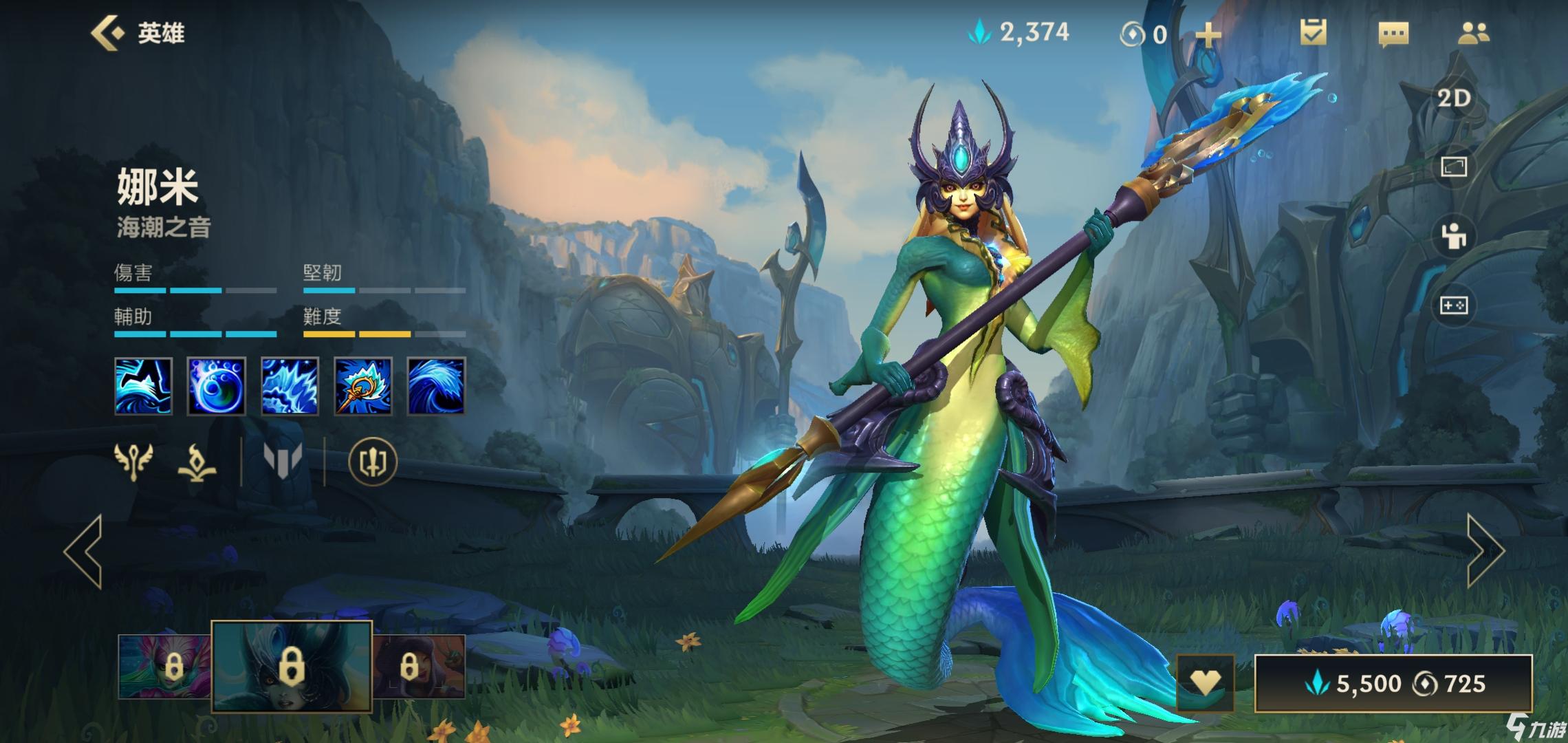The width and height of the screenshot is (1568, 743).
Task: Go back to the 英雄 champions list
Action: (138, 33)
